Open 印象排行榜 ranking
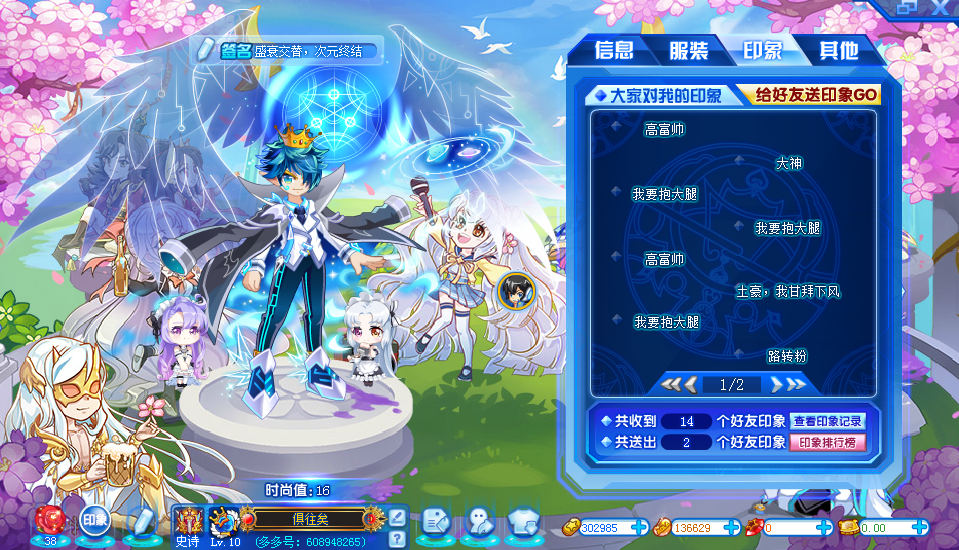This screenshot has height=550, width=959. (x=827, y=443)
